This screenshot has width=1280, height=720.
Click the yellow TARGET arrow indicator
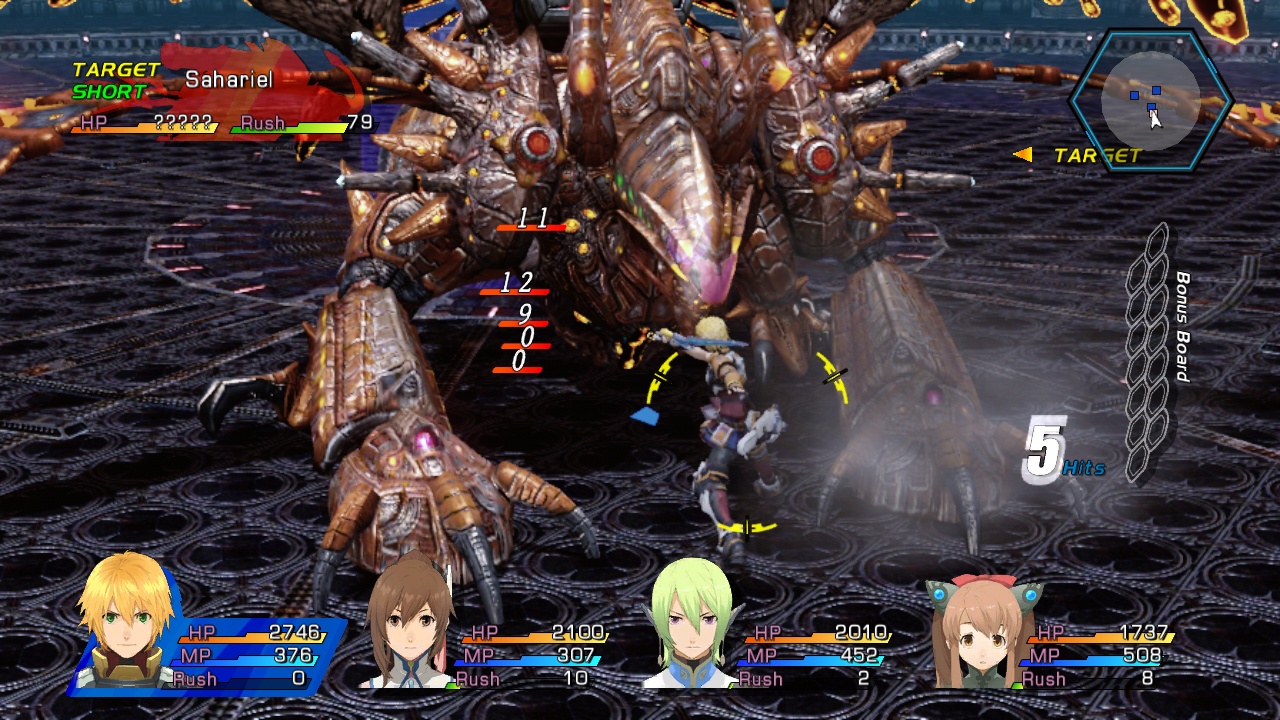tap(1022, 155)
